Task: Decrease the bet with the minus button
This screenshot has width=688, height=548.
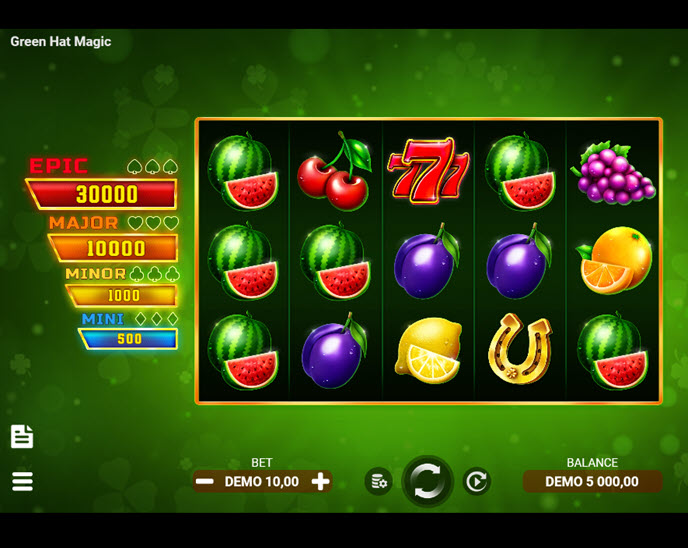Action: (205, 482)
